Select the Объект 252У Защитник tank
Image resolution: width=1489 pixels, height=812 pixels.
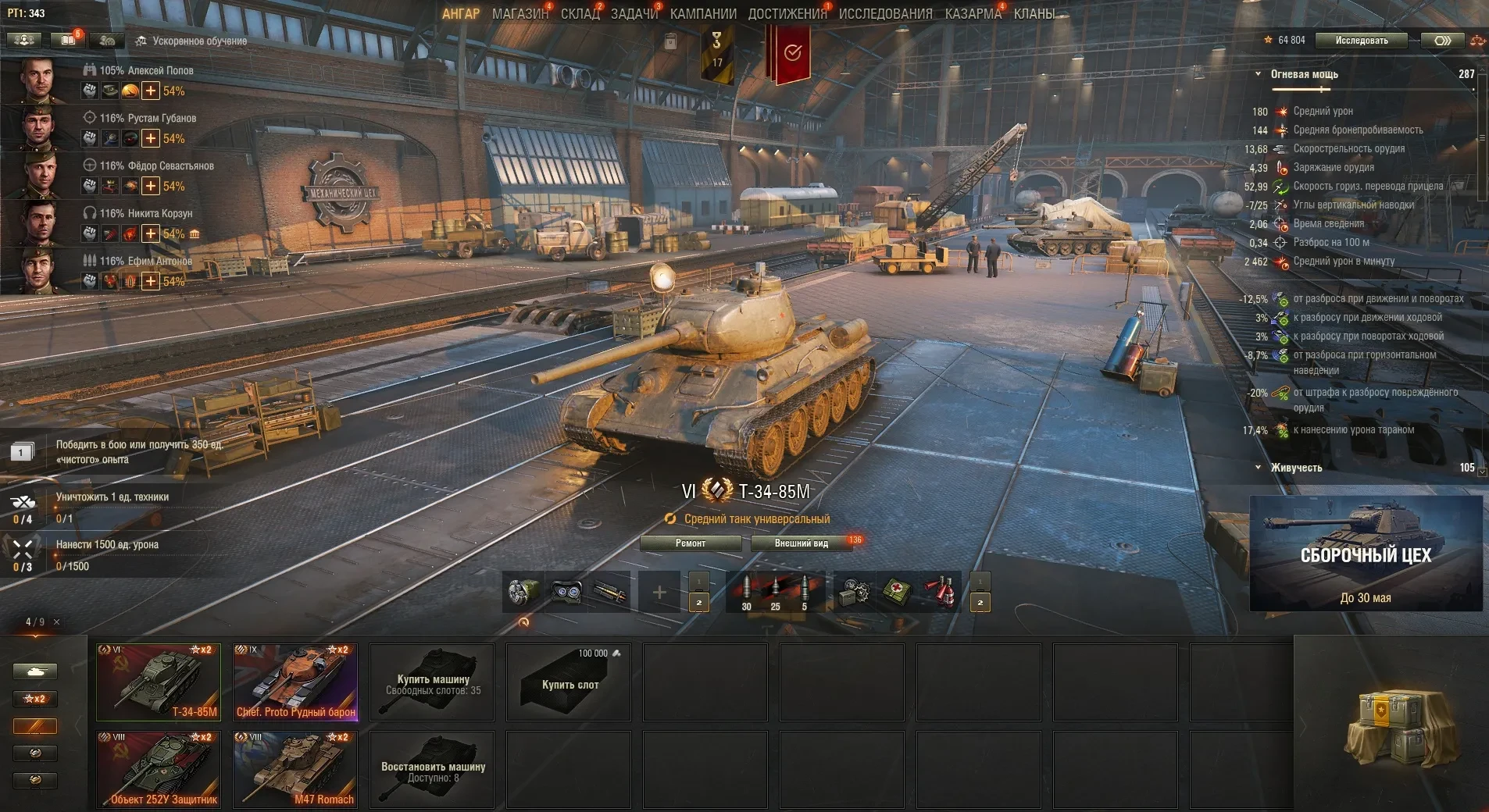[x=159, y=769]
